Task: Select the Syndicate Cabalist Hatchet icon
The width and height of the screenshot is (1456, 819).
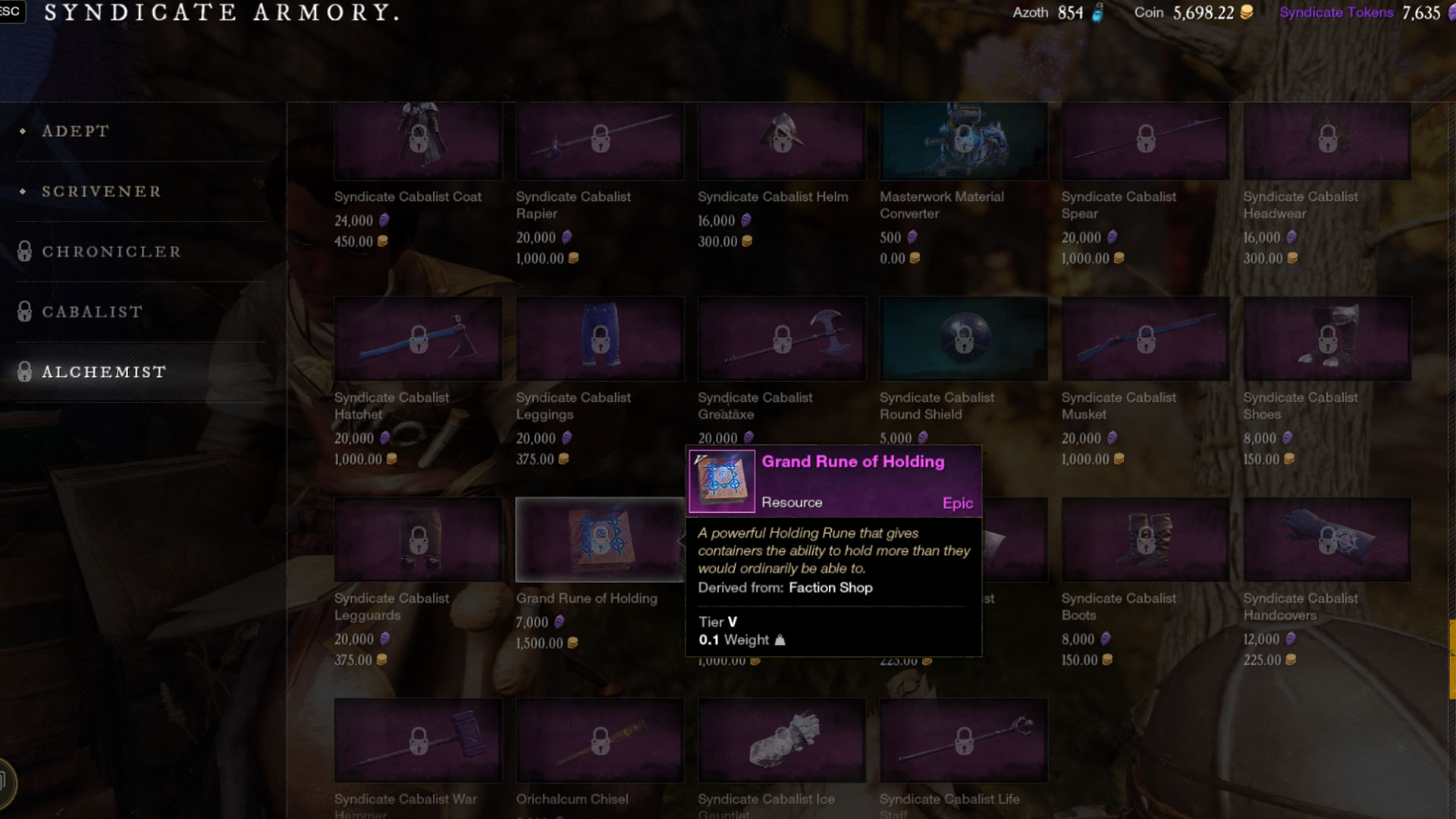Action: tap(417, 339)
